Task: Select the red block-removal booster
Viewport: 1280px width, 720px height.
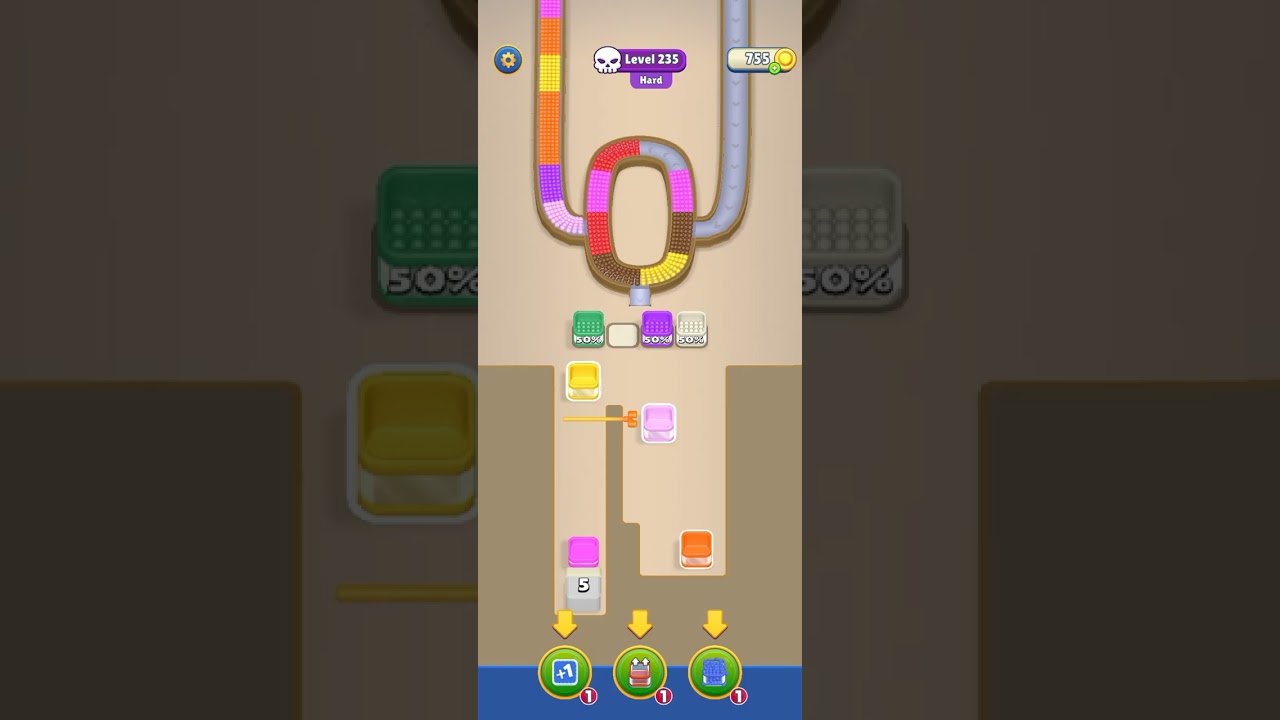Action: coord(640,673)
